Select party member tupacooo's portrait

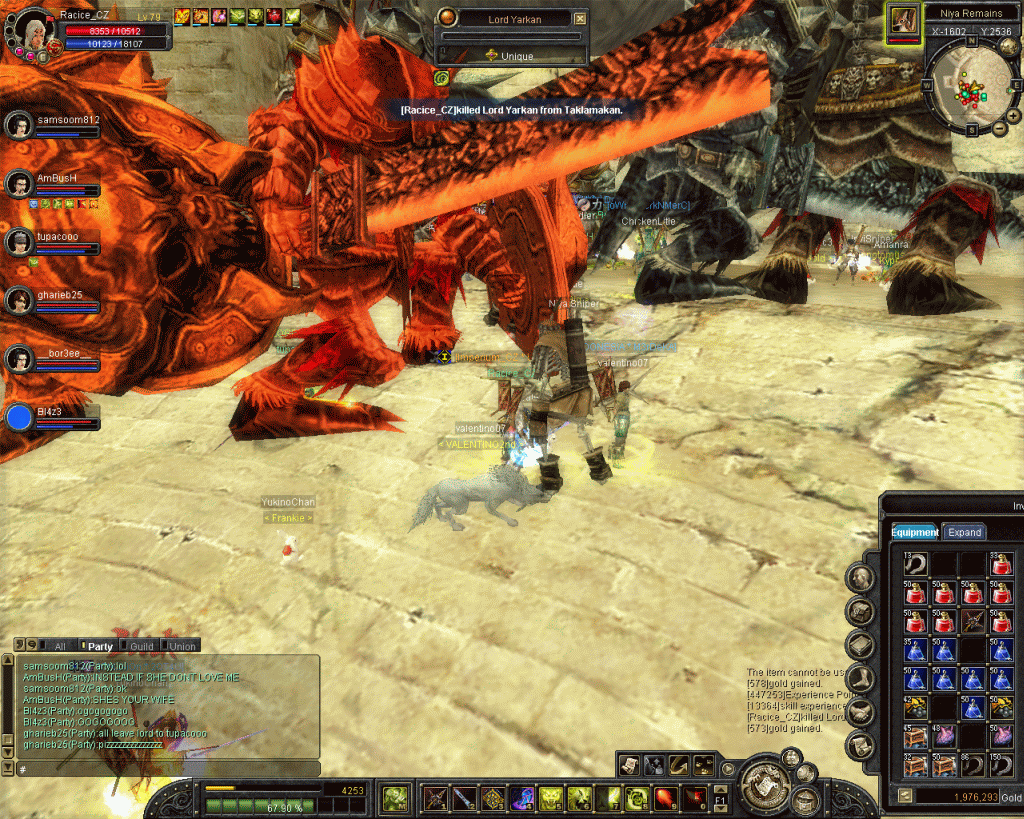tap(19, 242)
